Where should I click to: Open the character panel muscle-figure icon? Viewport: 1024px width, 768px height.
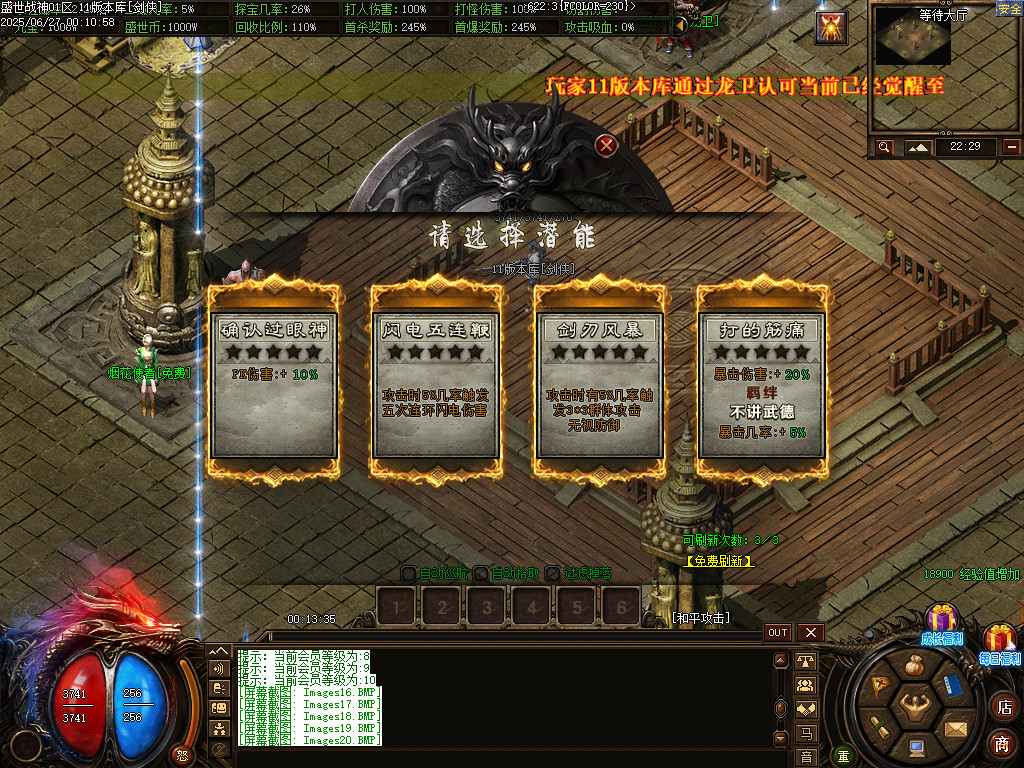[915, 708]
